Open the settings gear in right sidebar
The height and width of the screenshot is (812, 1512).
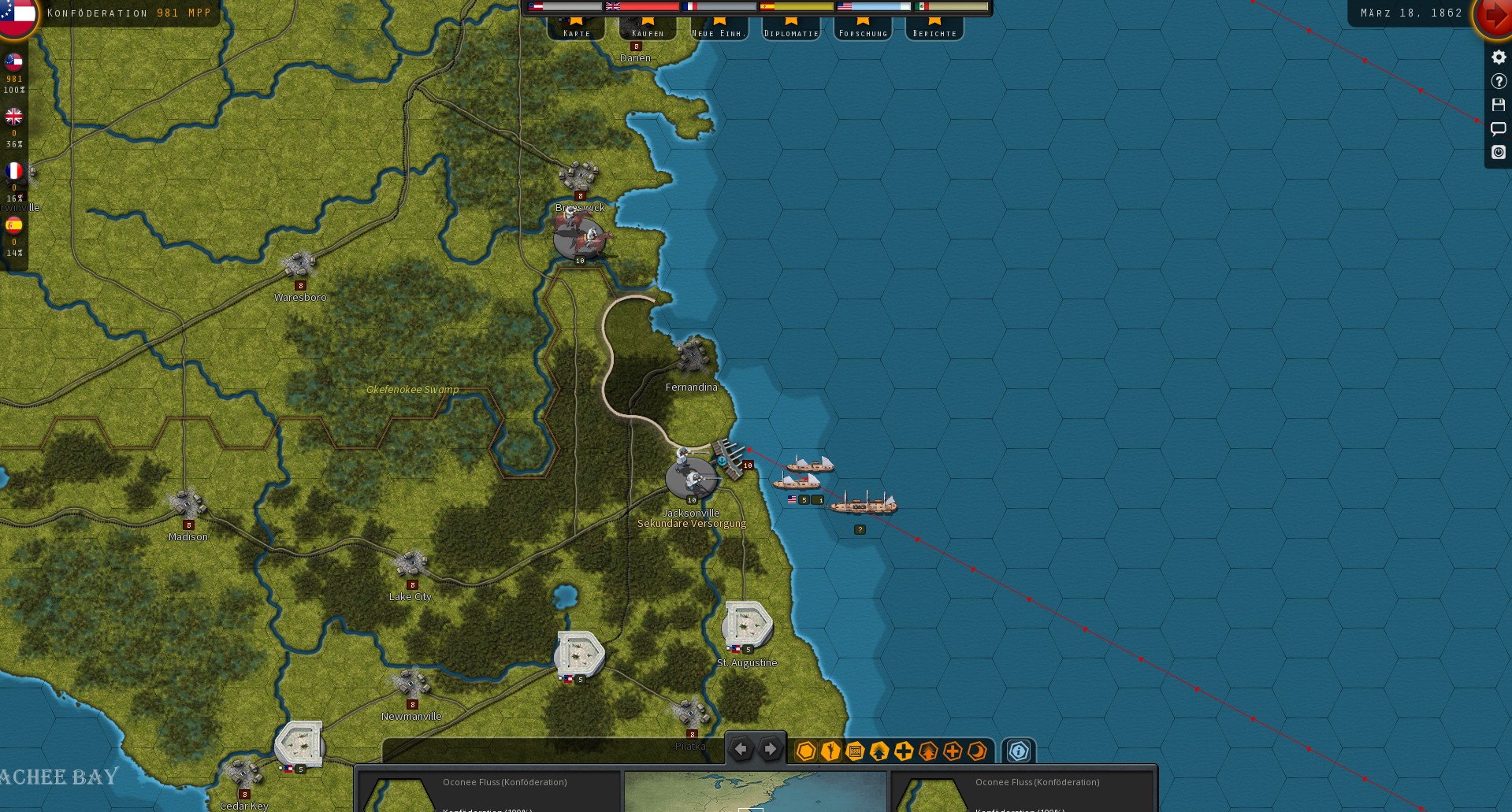coord(1497,57)
